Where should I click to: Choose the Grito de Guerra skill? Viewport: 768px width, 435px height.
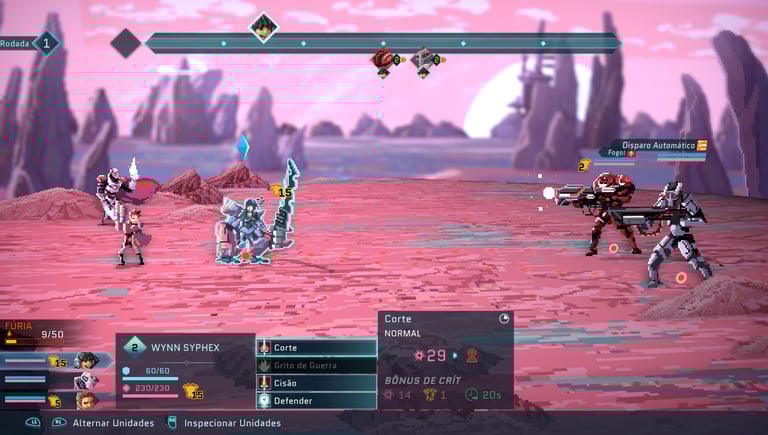click(x=316, y=365)
